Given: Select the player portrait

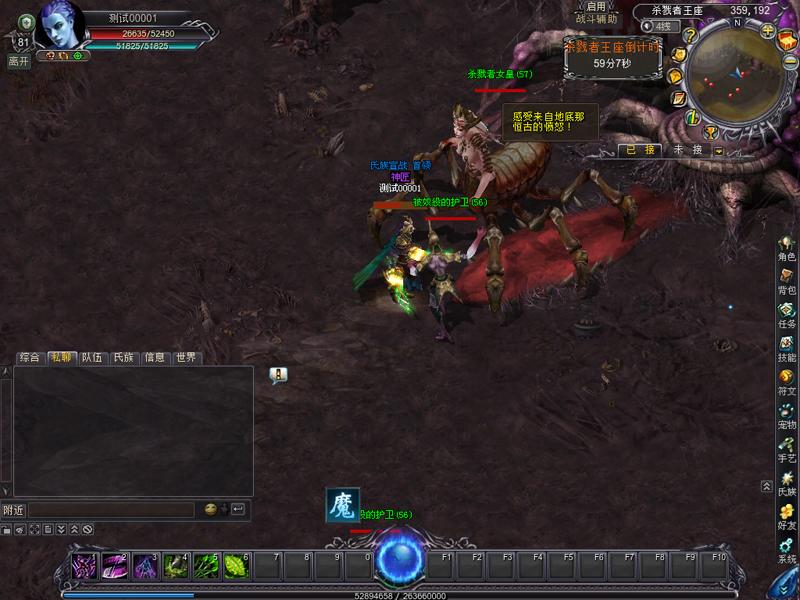Looking at the screenshot, I should (58, 24).
